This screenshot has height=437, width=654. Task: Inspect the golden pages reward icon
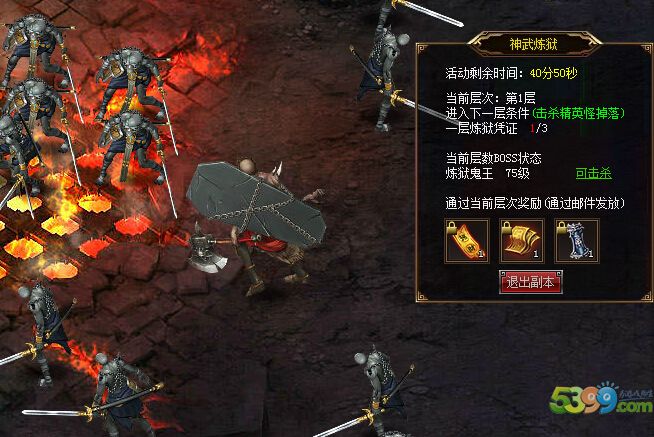click(x=521, y=241)
